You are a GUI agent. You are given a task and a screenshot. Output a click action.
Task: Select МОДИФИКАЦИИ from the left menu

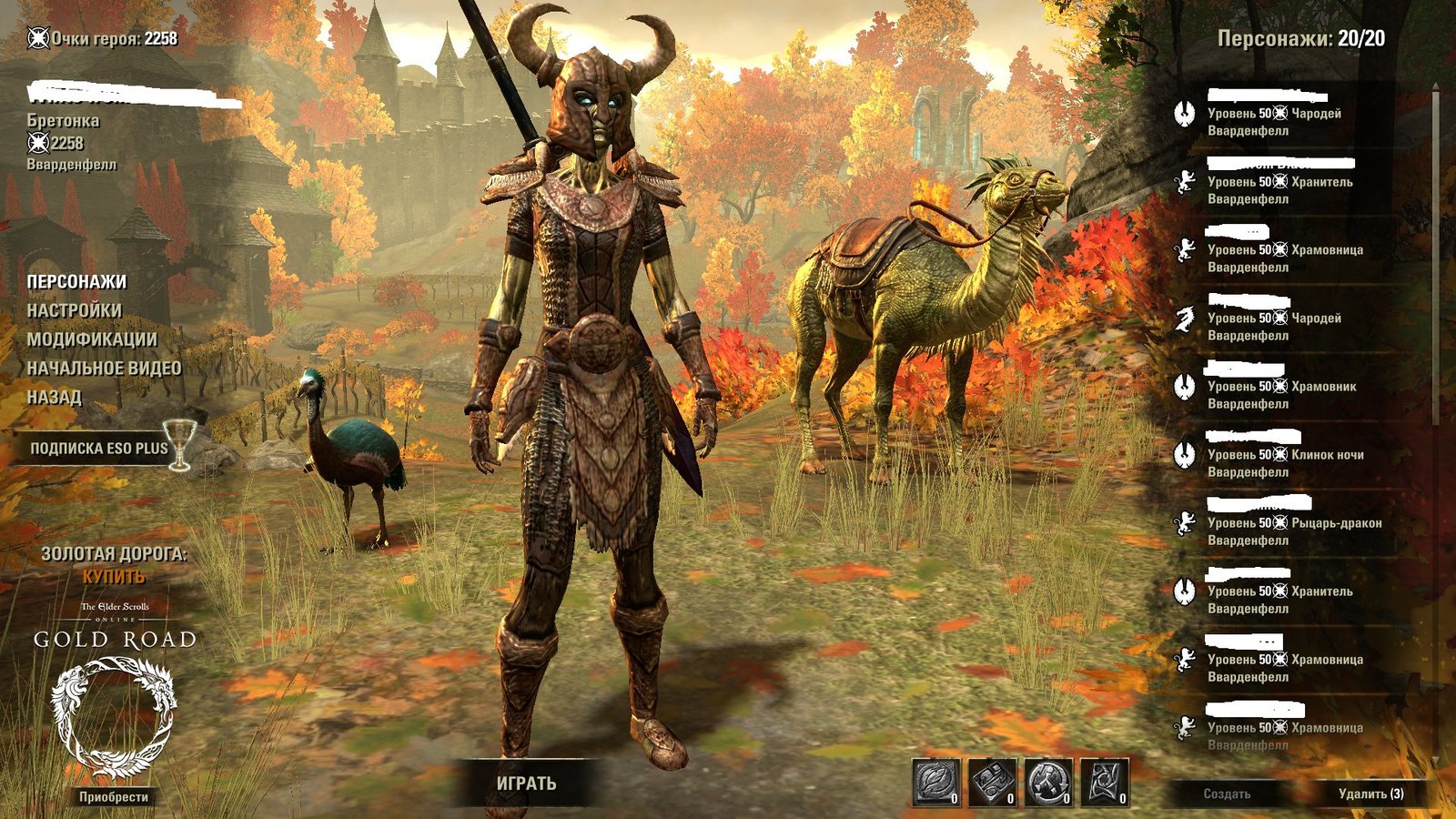(x=91, y=339)
